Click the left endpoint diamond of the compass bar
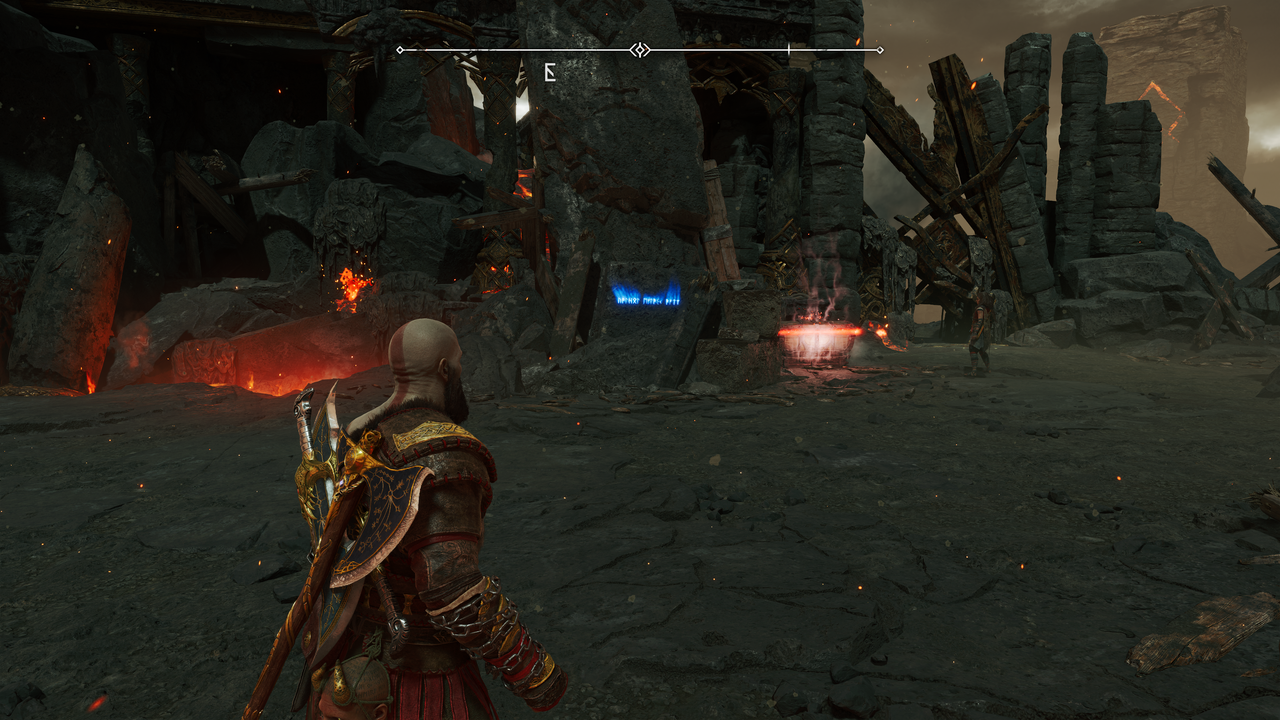The width and height of the screenshot is (1280, 720). tap(399, 48)
